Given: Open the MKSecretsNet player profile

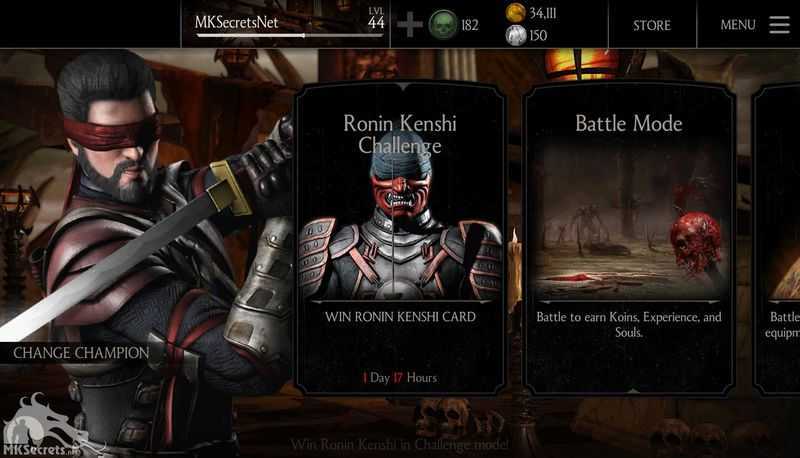Looking at the screenshot, I should coord(238,22).
